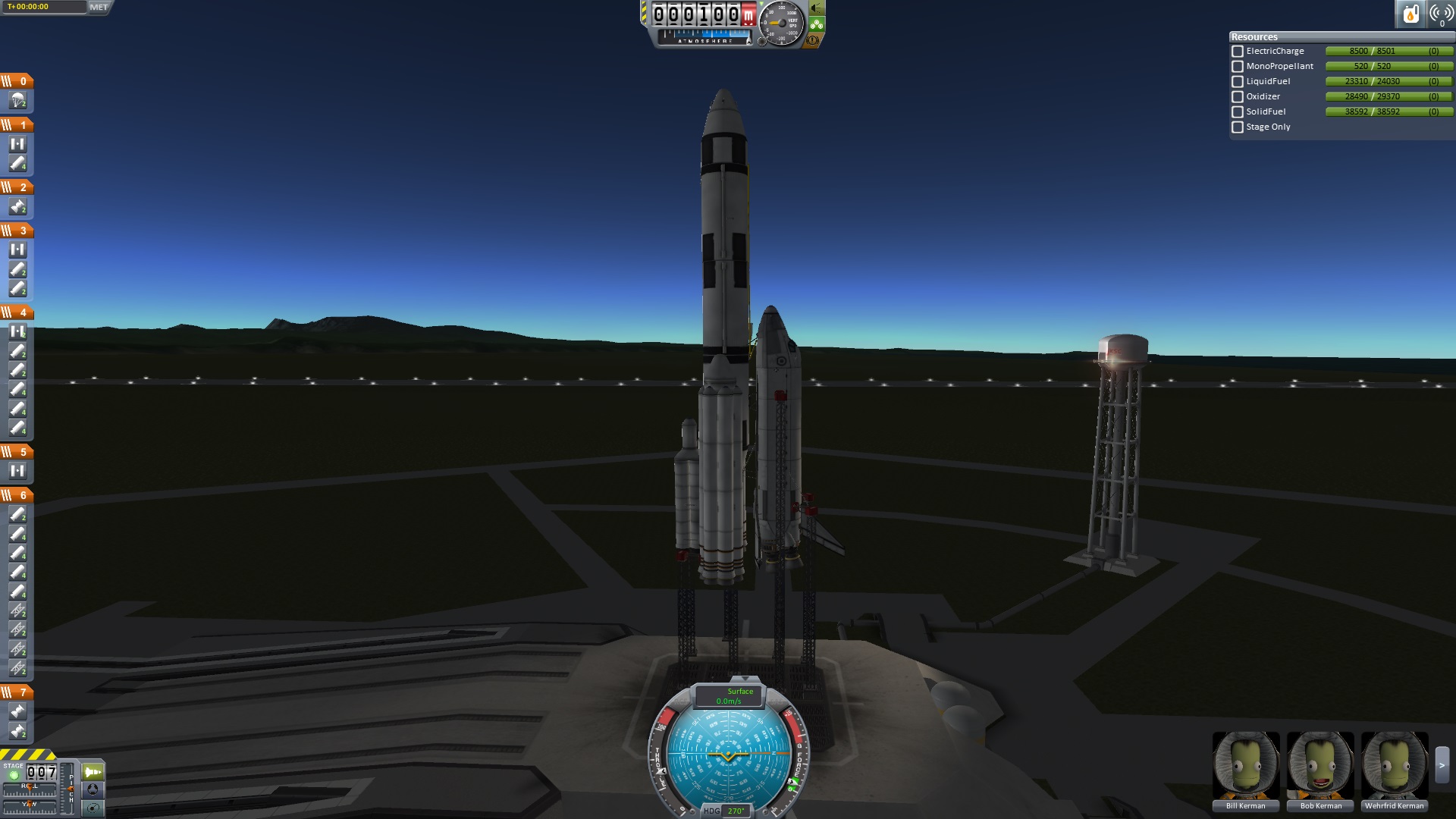Click Wehrfrid Kerman's portrait

pos(1394,766)
